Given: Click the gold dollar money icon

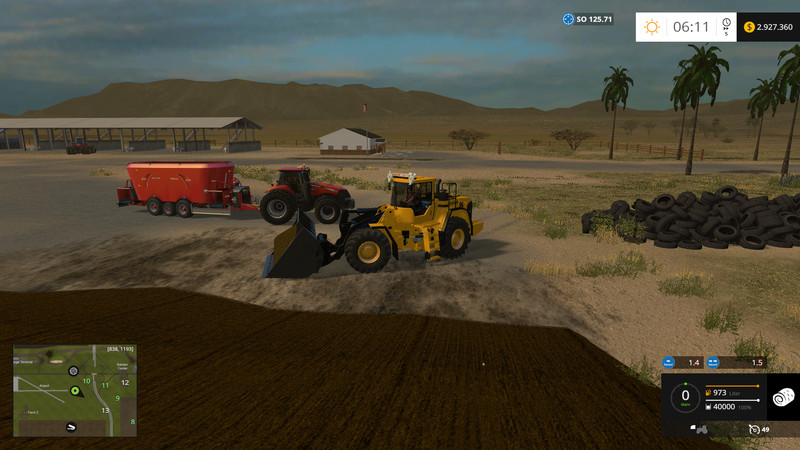Looking at the screenshot, I should (749, 27).
